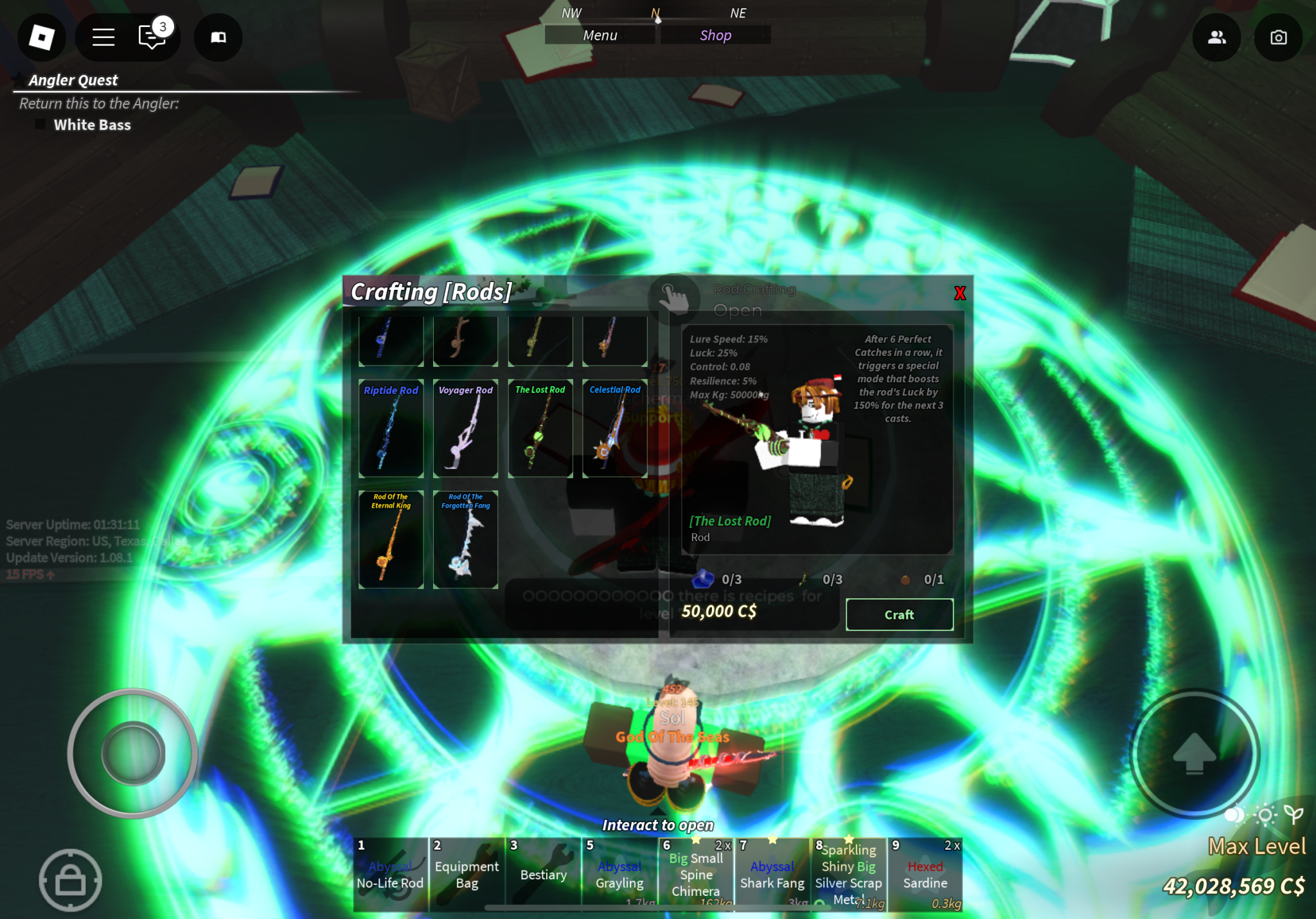Select the sapling graphics icon
The width and height of the screenshot is (1316, 919).
[x=1293, y=814]
